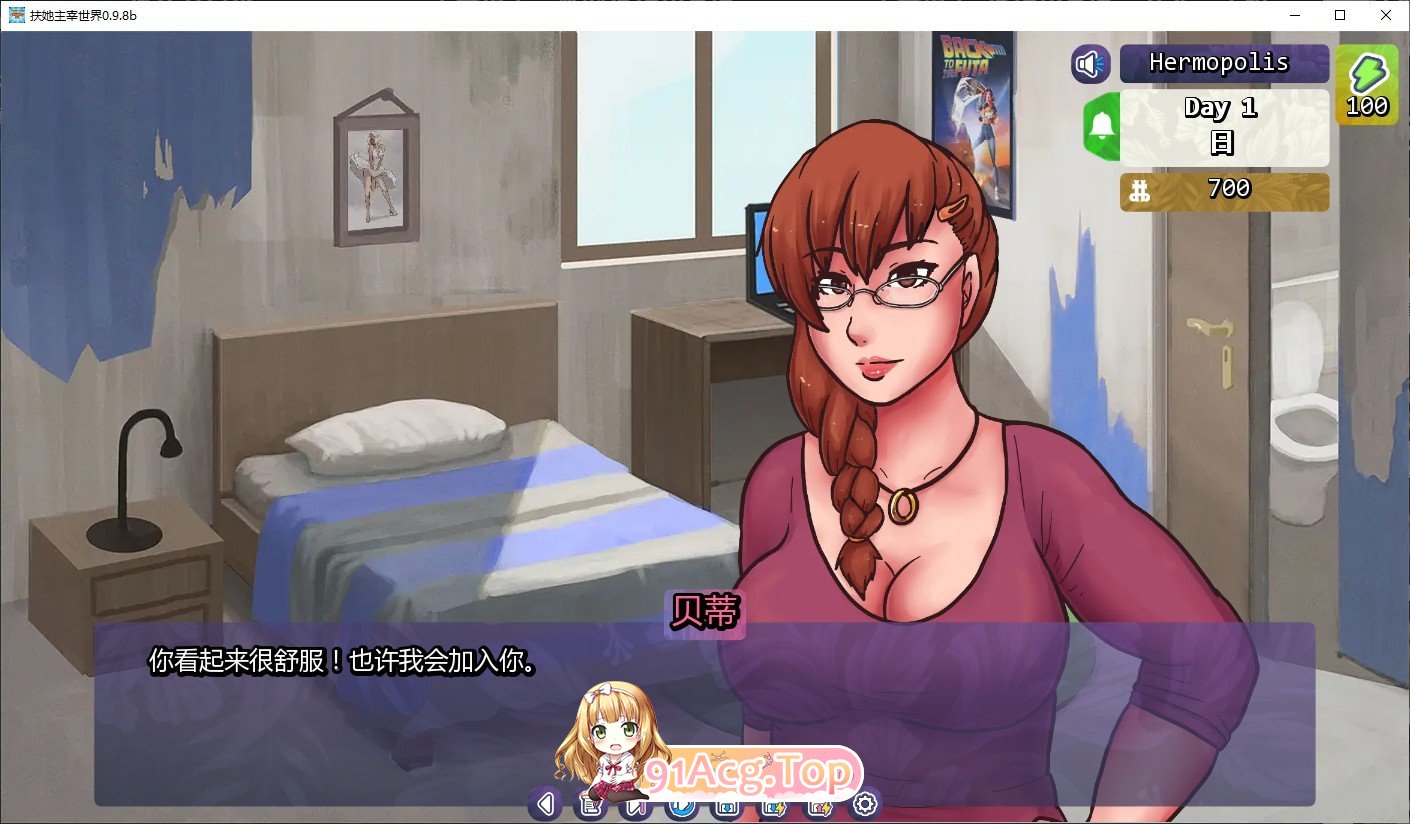This screenshot has height=824, width=1410.
Task: Open the dialogue history log icon
Action: (x=589, y=804)
